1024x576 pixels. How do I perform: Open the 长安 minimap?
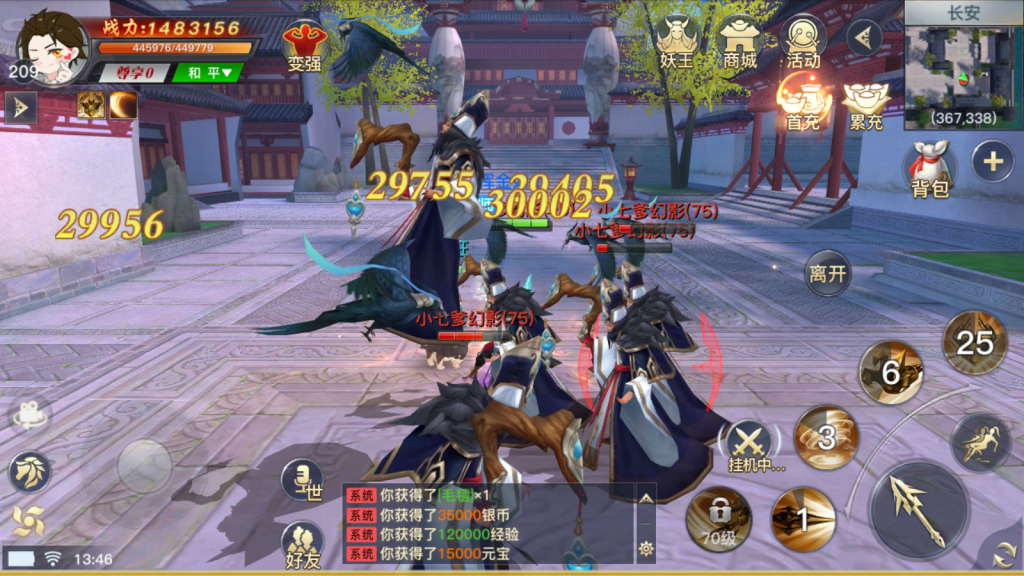click(963, 66)
